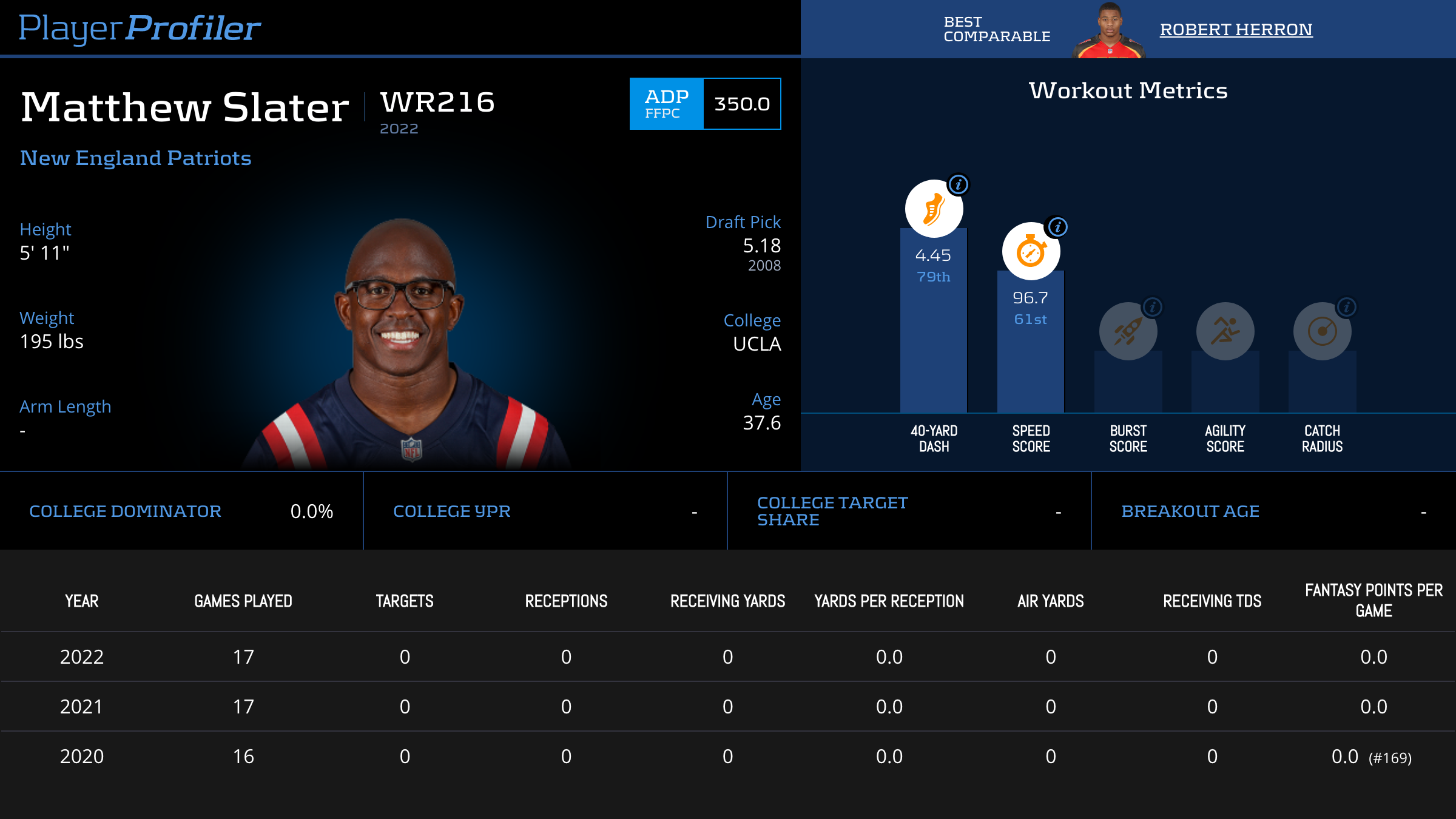Click the orange stopwatch Speed Score icon
This screenshot has height=819, width=1456.
[x=1031, y=251]
